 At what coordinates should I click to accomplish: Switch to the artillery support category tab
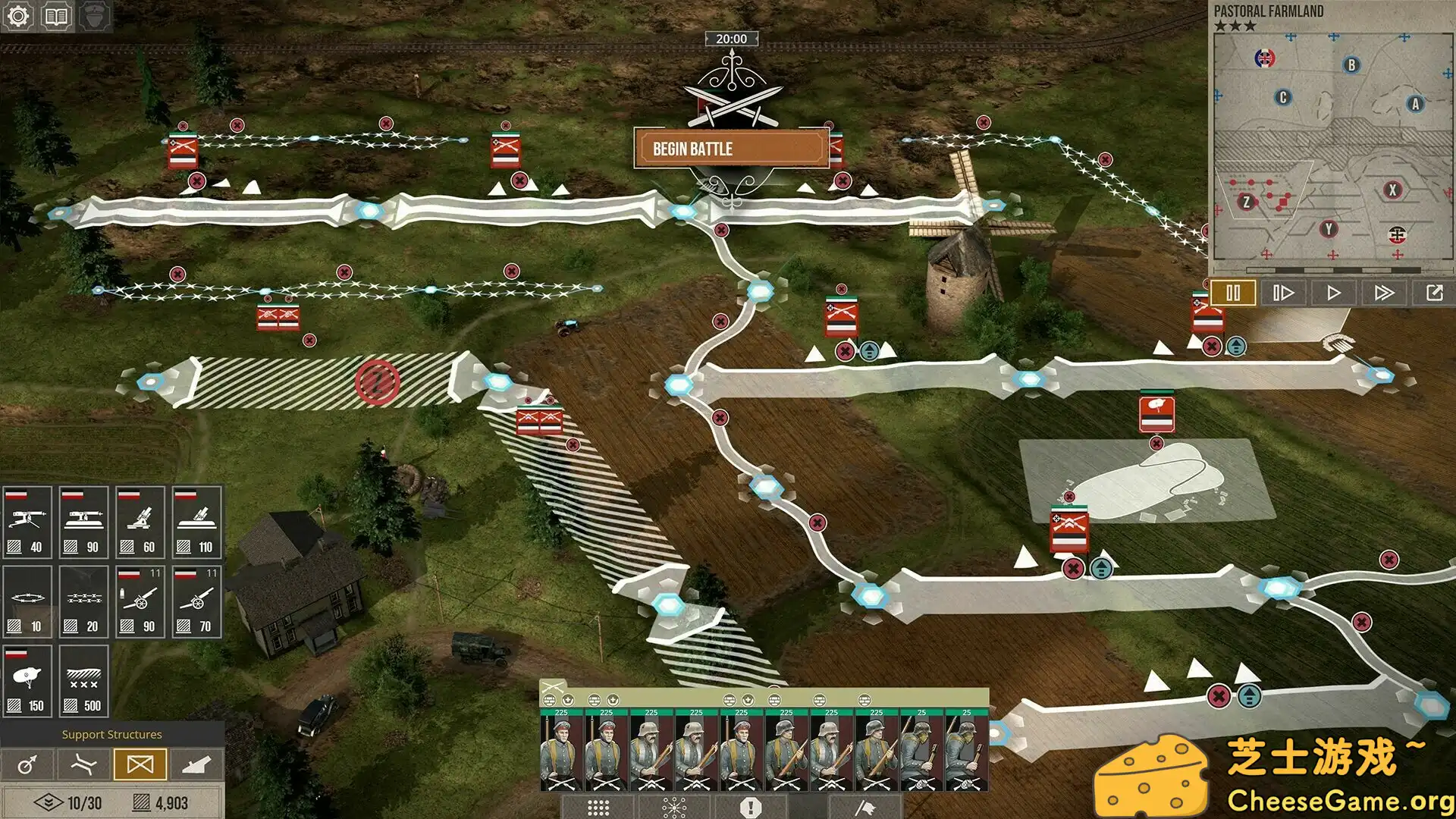195,763
